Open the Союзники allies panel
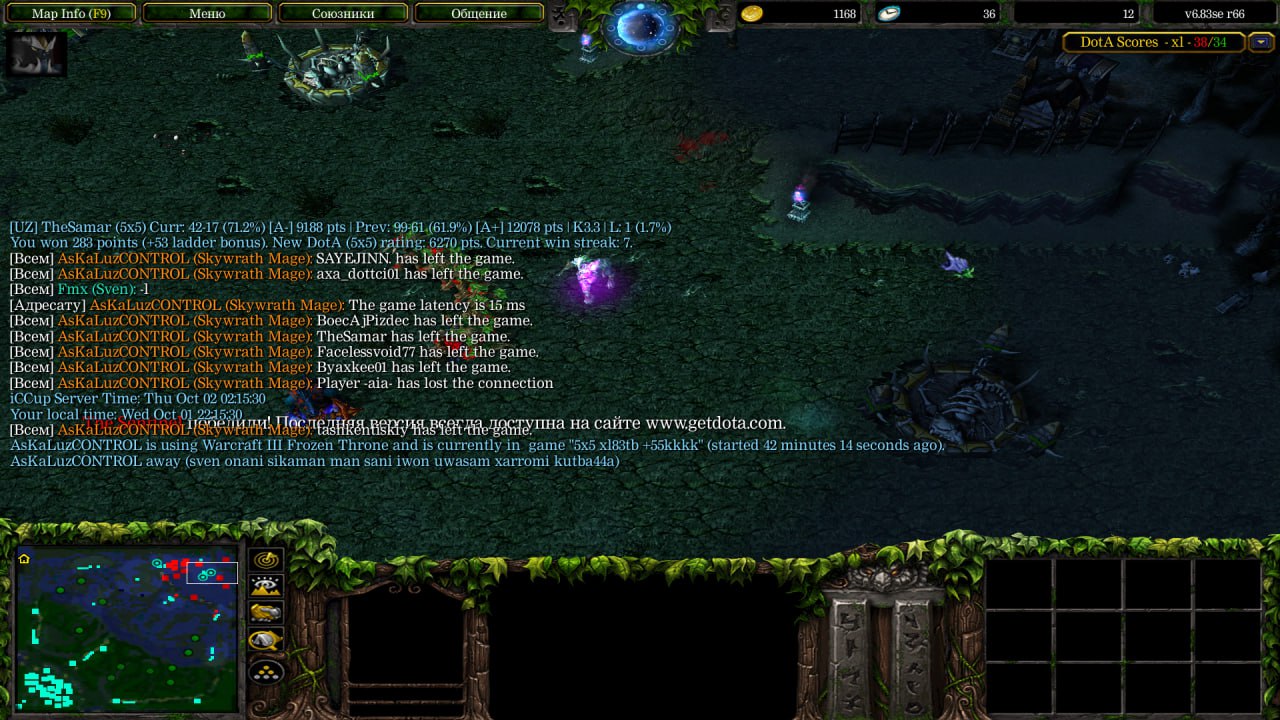The image size is (1280, 720). click(342, 14)
